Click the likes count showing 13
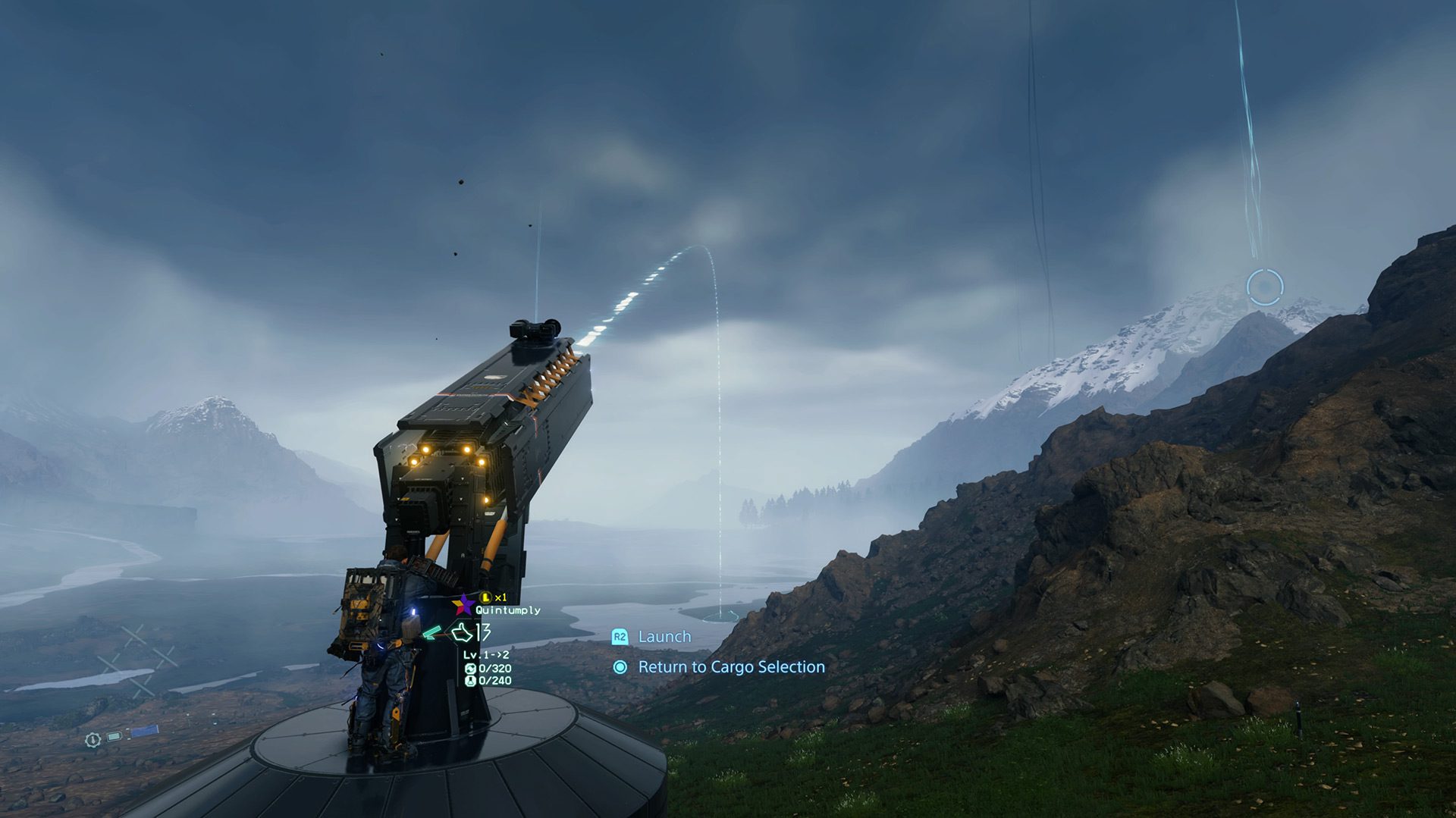The height and width of the screenshot is (818, 1456). click(x=483, y=633)
